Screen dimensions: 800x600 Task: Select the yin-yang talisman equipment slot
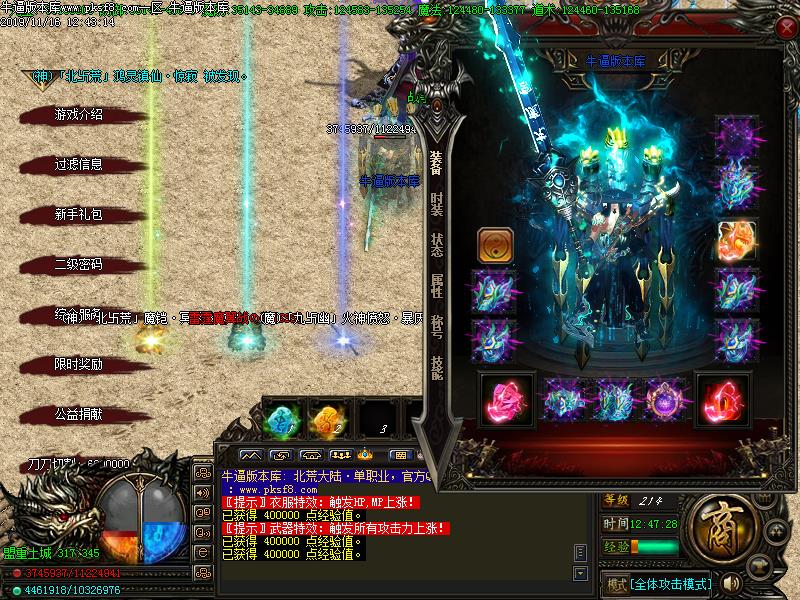coord(493,243)
